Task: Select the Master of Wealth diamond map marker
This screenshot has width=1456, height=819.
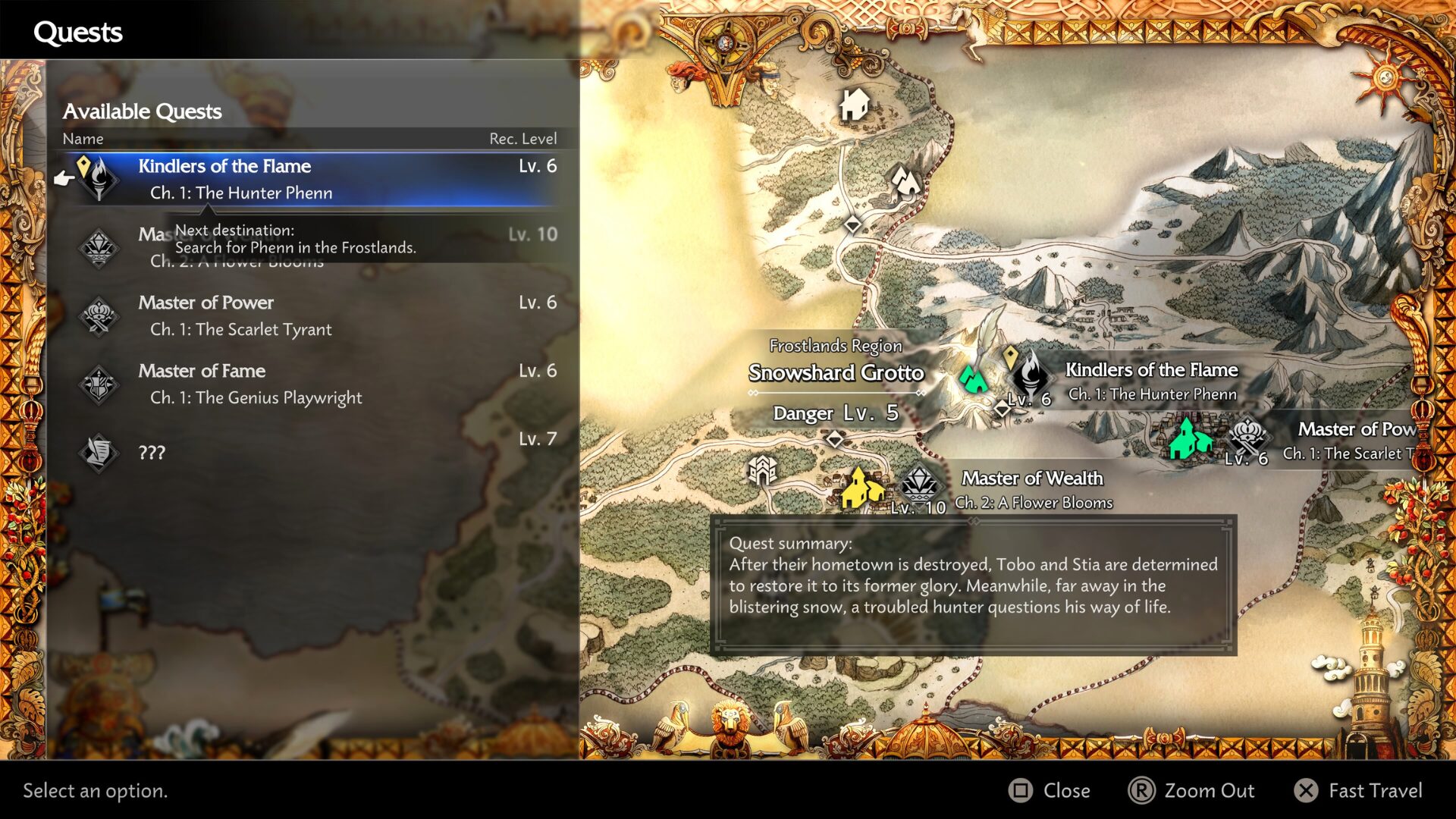Action: [919, 484]
